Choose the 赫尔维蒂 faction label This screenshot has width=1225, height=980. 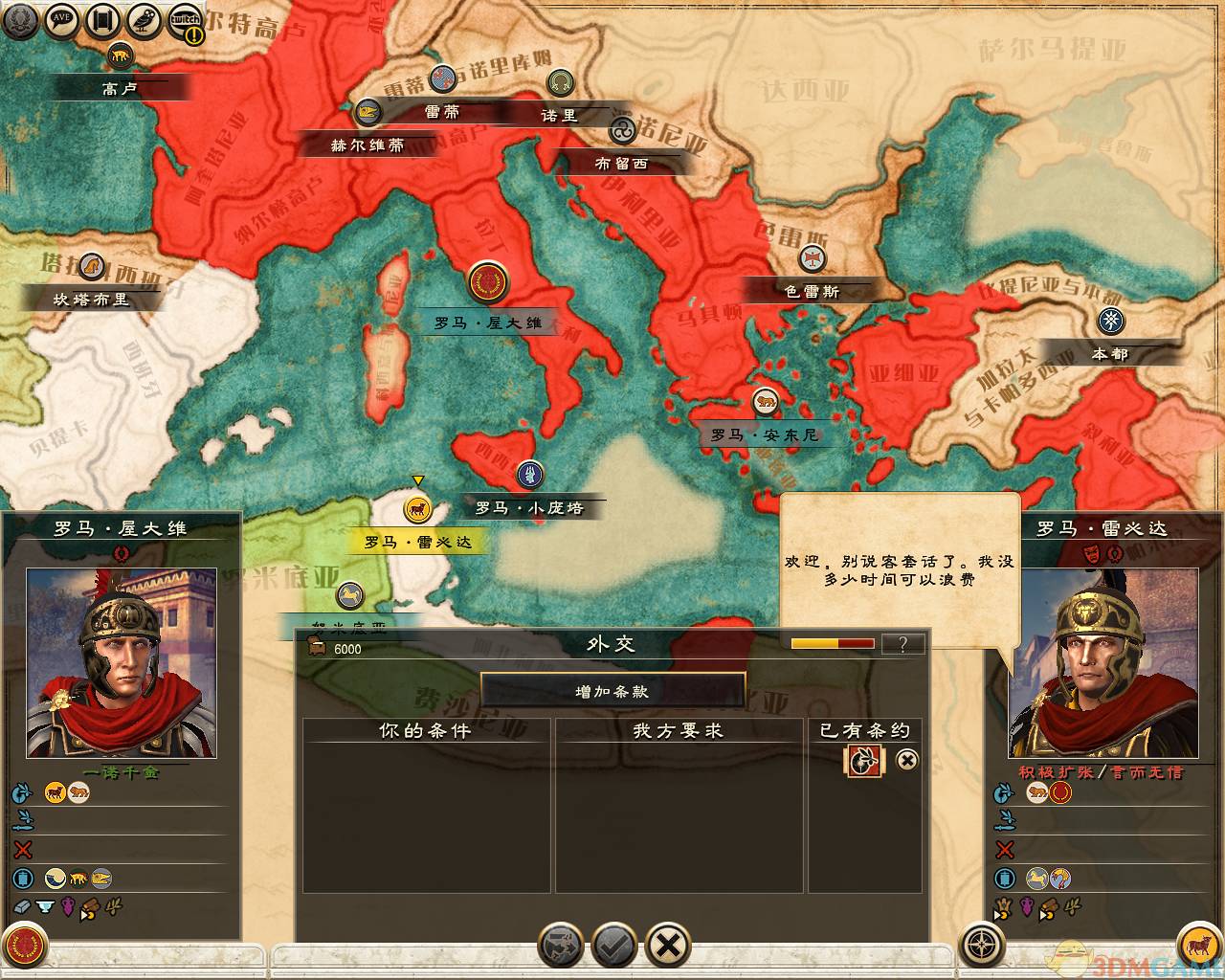coord(367,145)
